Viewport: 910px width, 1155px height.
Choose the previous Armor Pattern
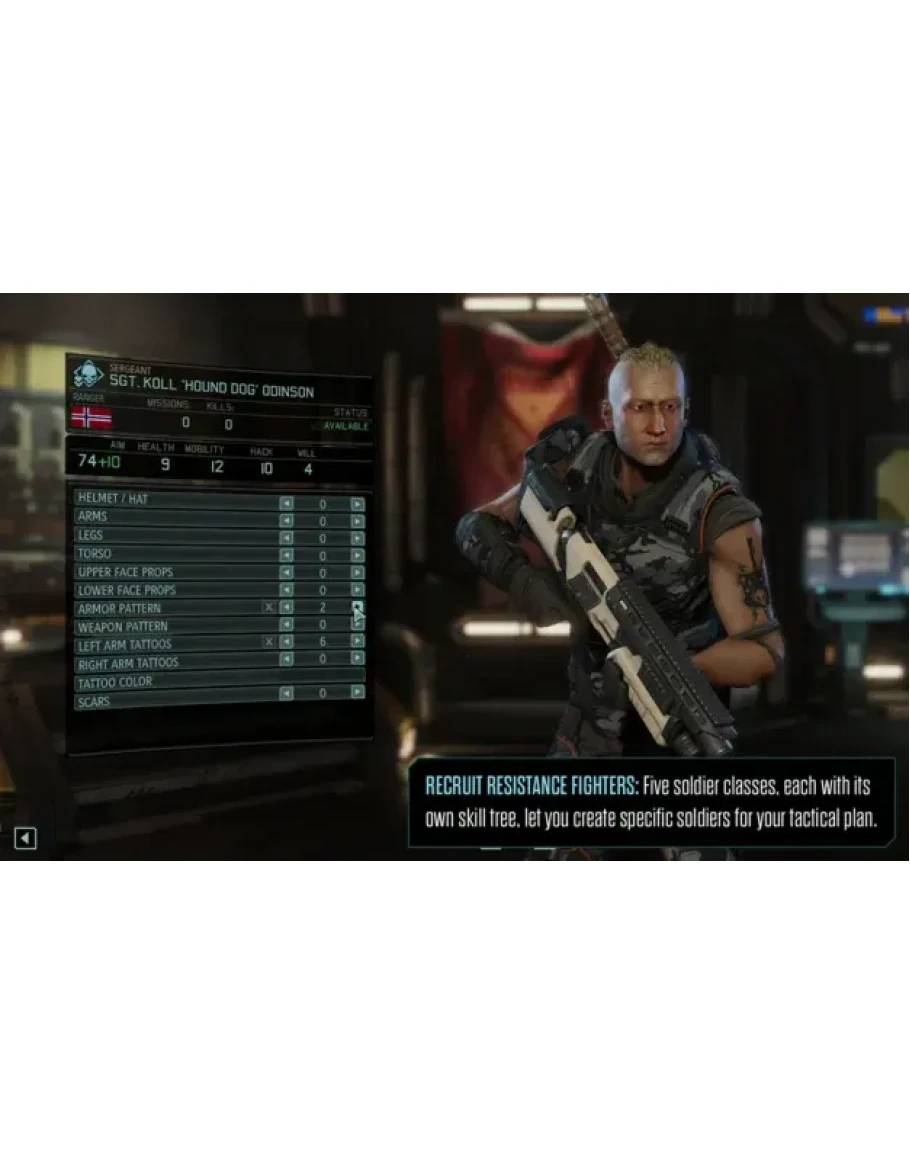287,607
